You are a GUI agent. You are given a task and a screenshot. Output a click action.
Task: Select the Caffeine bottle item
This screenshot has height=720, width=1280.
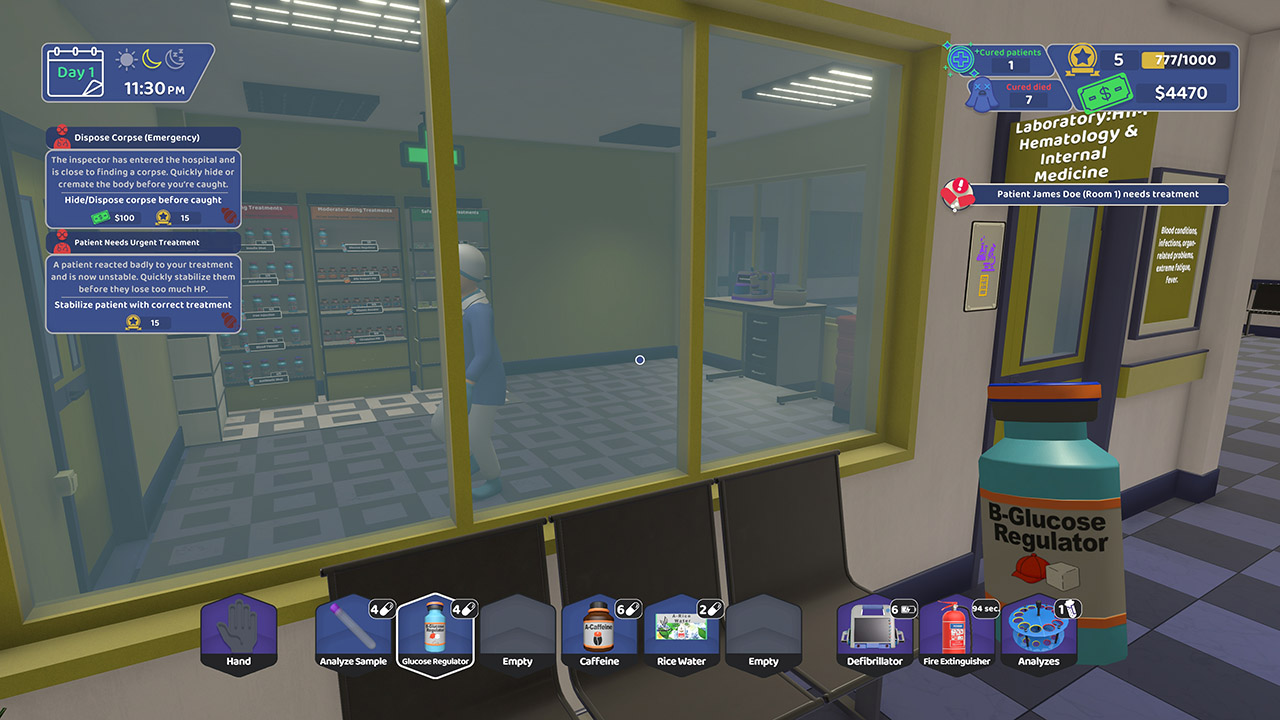(x=597, y=635)
